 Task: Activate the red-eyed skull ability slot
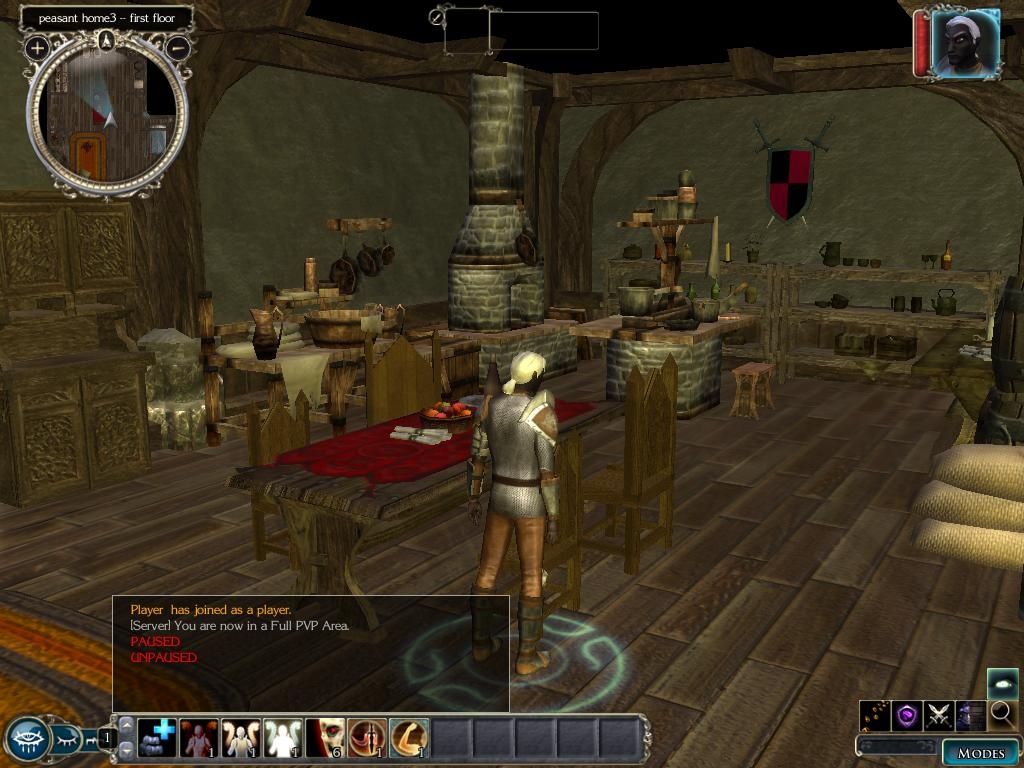coord(324,738)
